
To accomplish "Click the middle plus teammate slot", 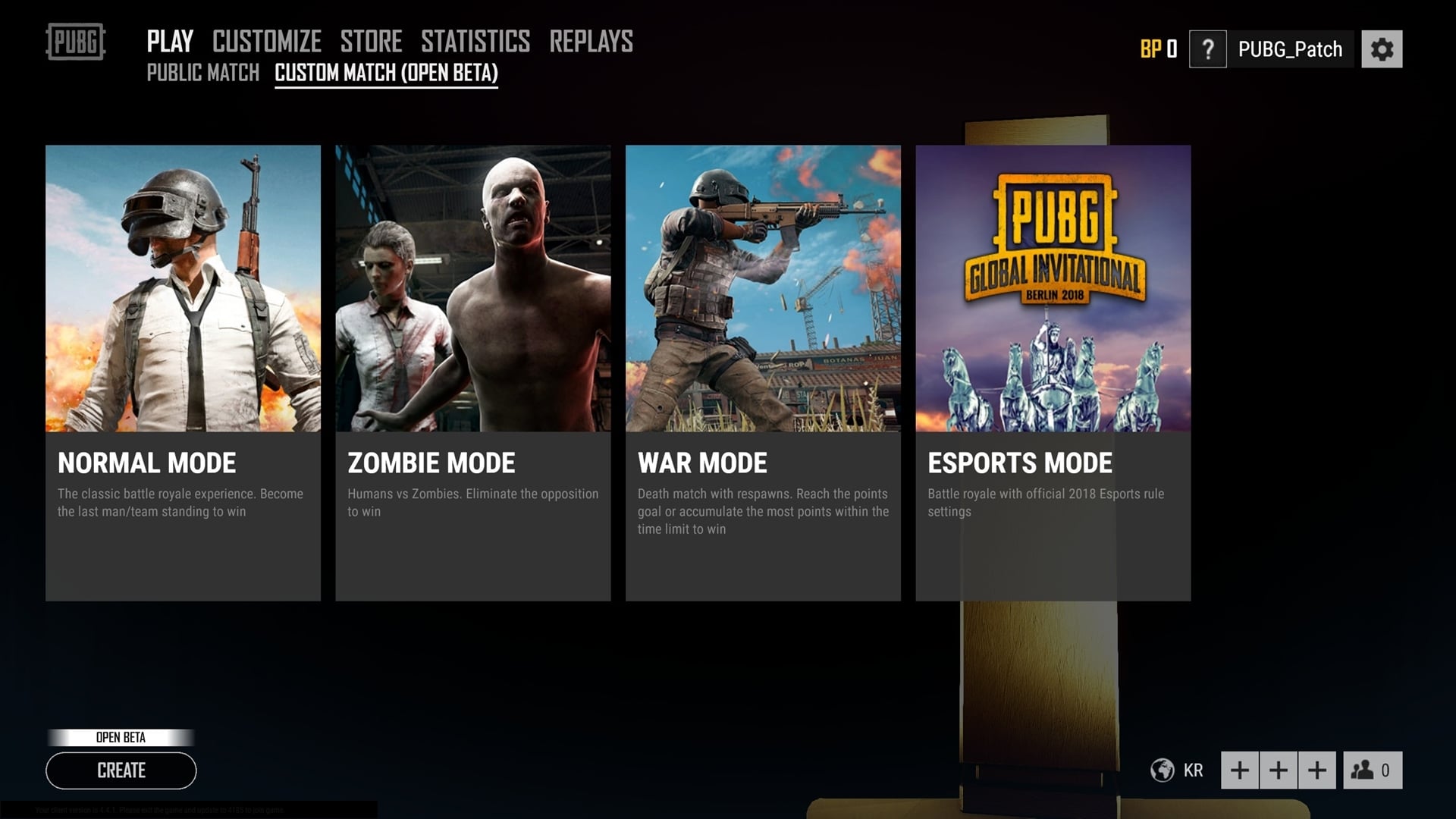I will pyautogui.click(x=1279, y=769).
